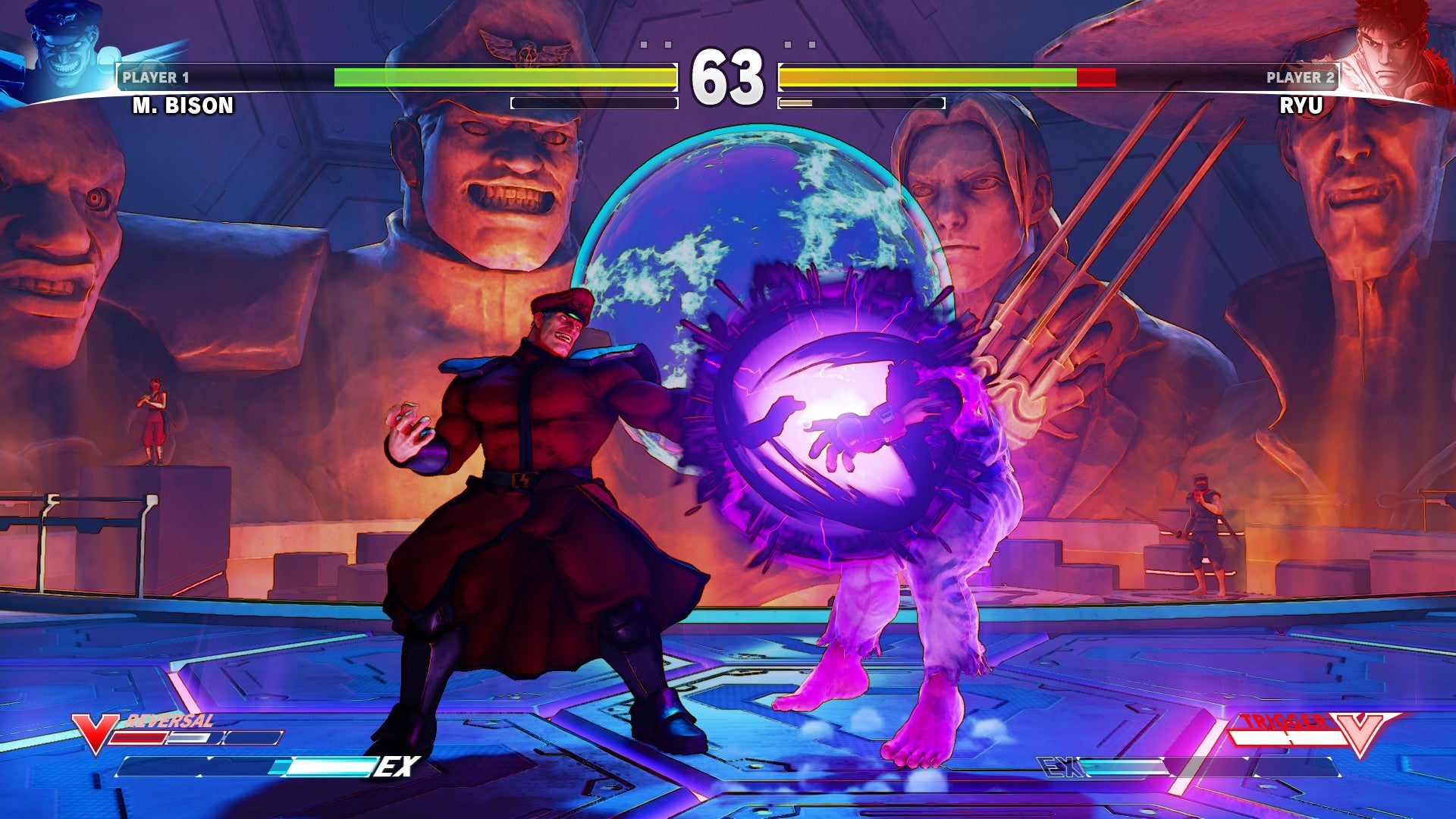Click the lightning bolt on Bison's belt buckle
Screen dimensions: 1456x819
point(526,478)
